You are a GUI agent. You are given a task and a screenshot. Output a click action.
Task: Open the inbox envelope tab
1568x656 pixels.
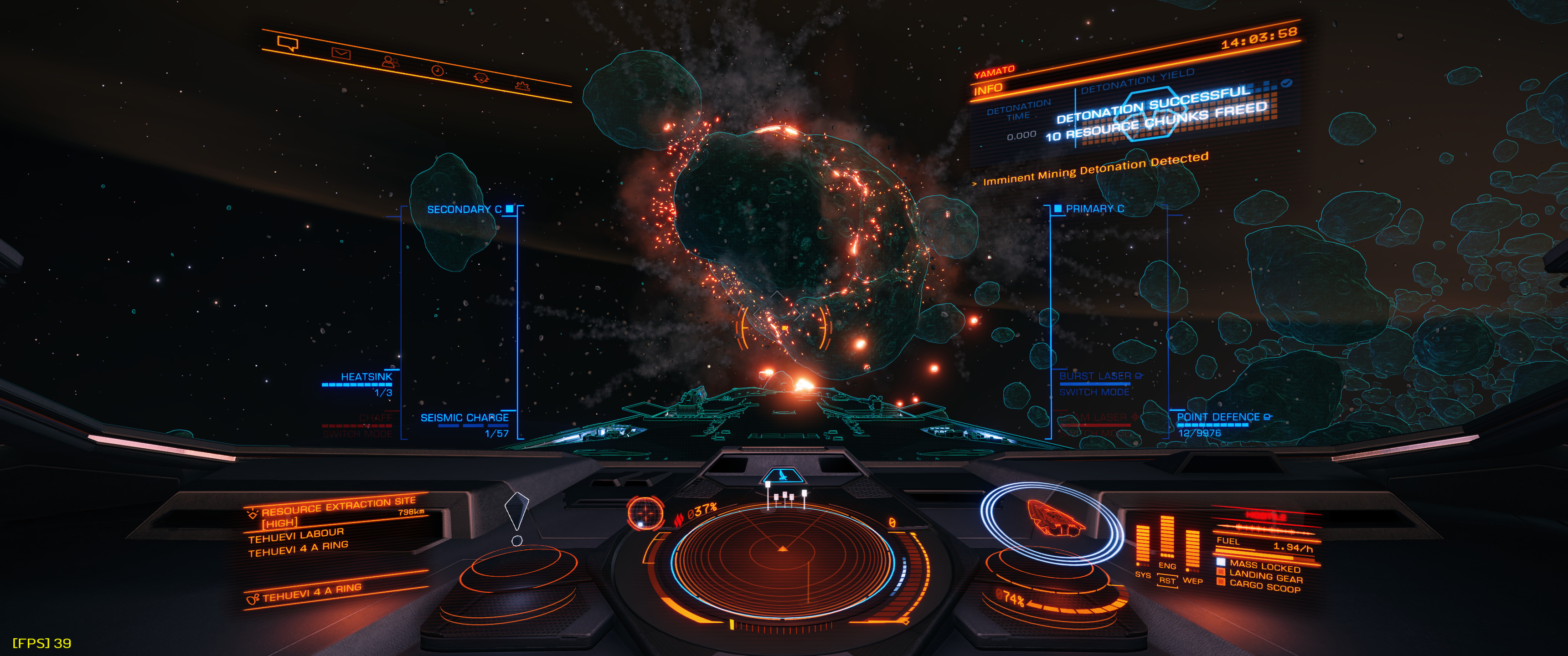point(341,54)
